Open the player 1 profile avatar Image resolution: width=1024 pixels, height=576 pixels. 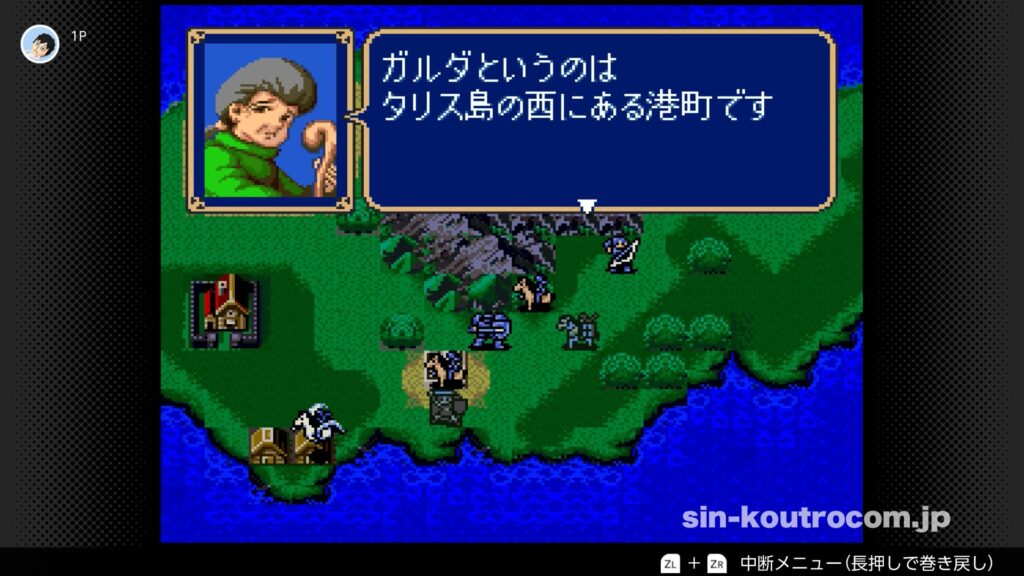point(40,44)
